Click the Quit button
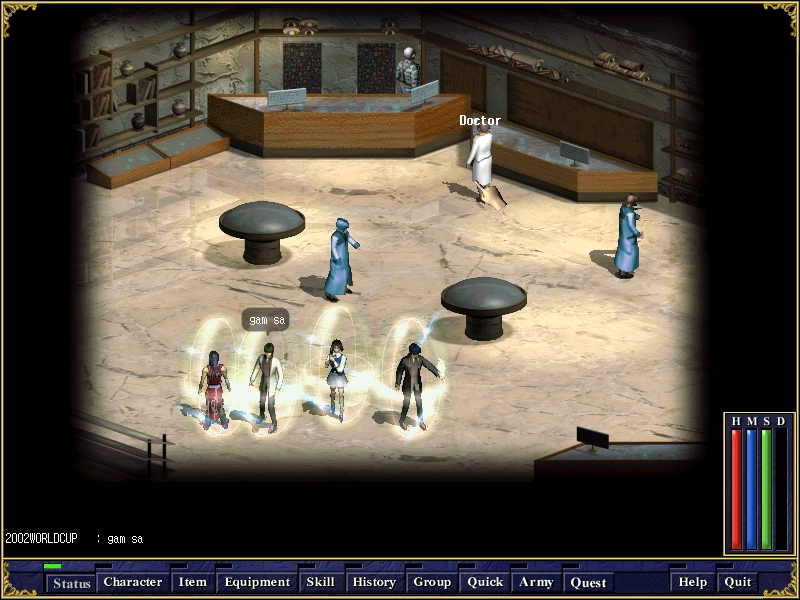800x600 pixels. (738, 582)
